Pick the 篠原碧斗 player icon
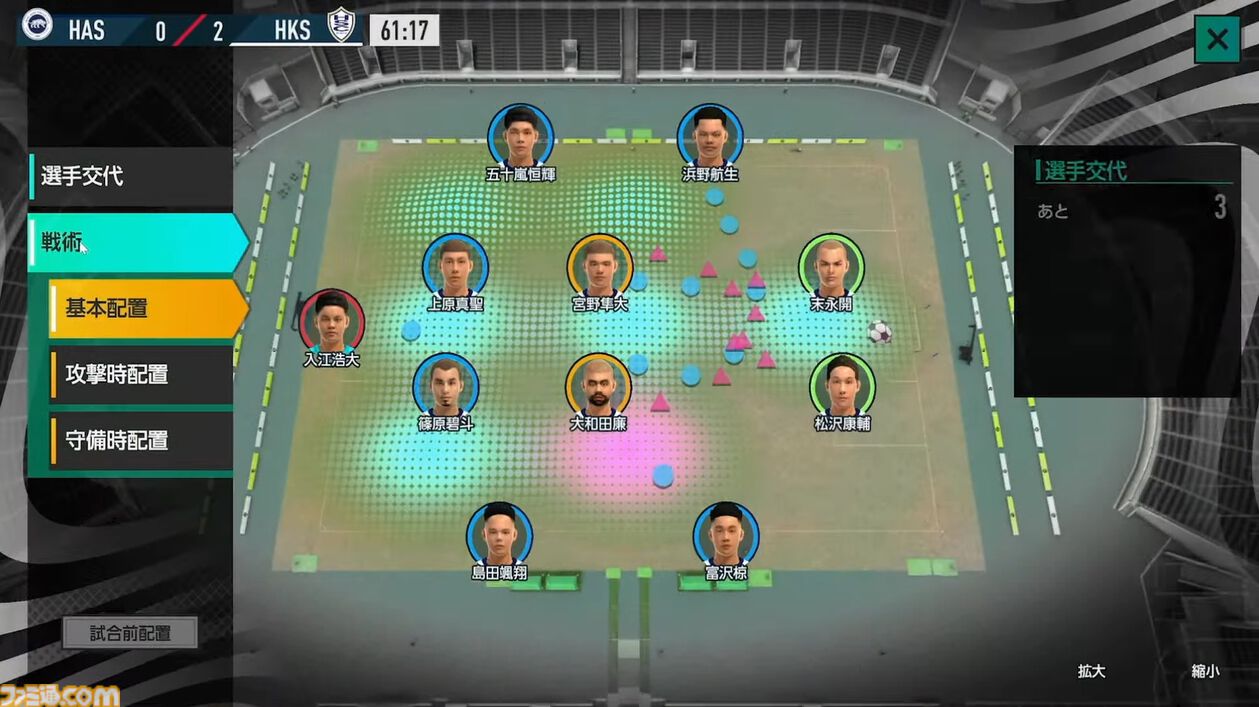The width and height of the screenshot is (1259, 707). [x=446, y=386]
